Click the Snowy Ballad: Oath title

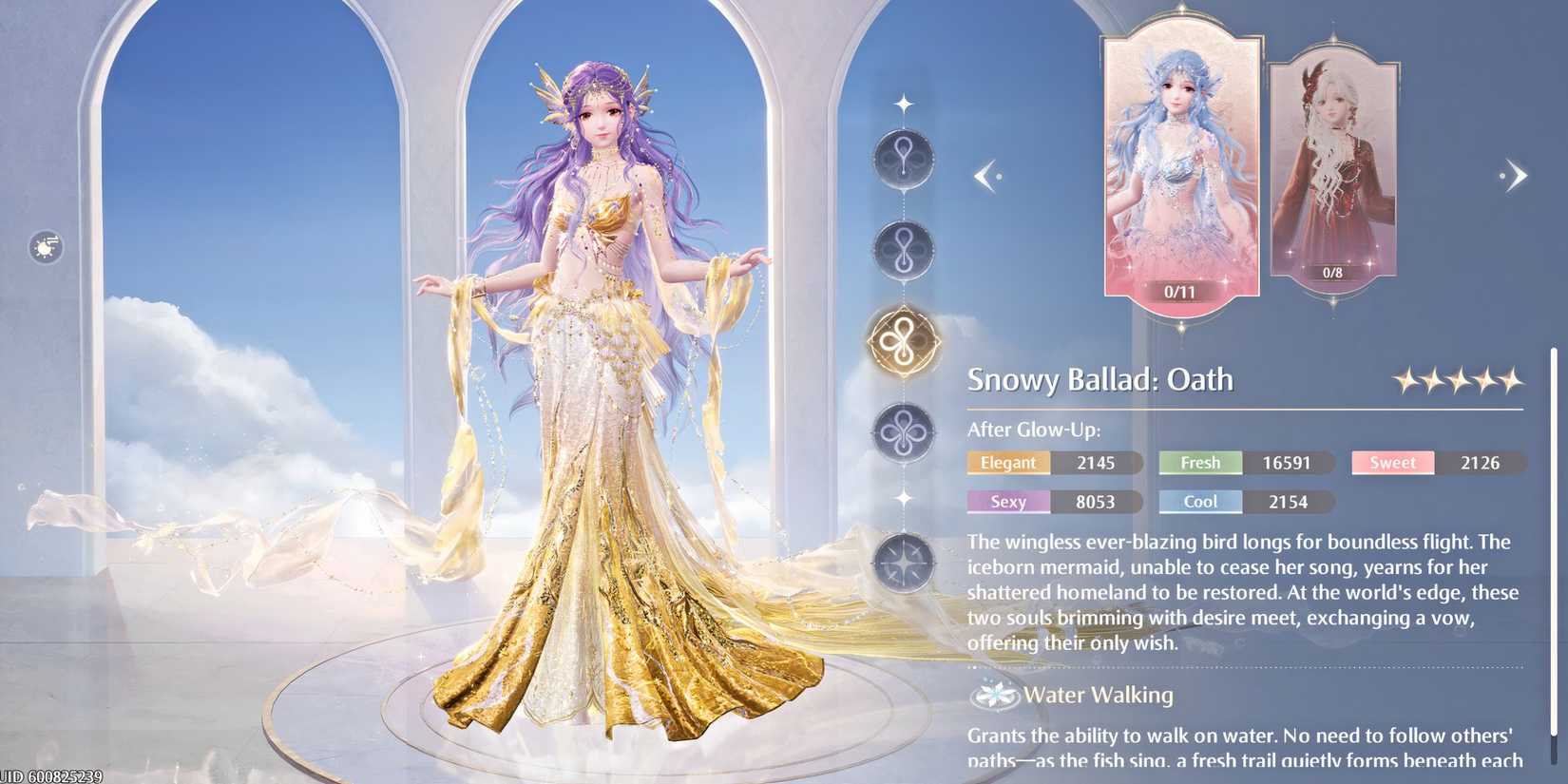pyautogui.click(x=1100, y=379)
